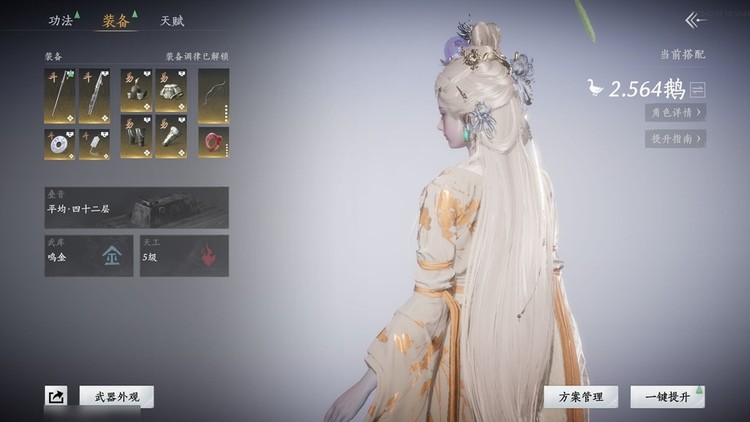Choose the jade ring accessory slot
Image resolution: width=750 pixels, height=422 pixels.
tap(60, 142)
